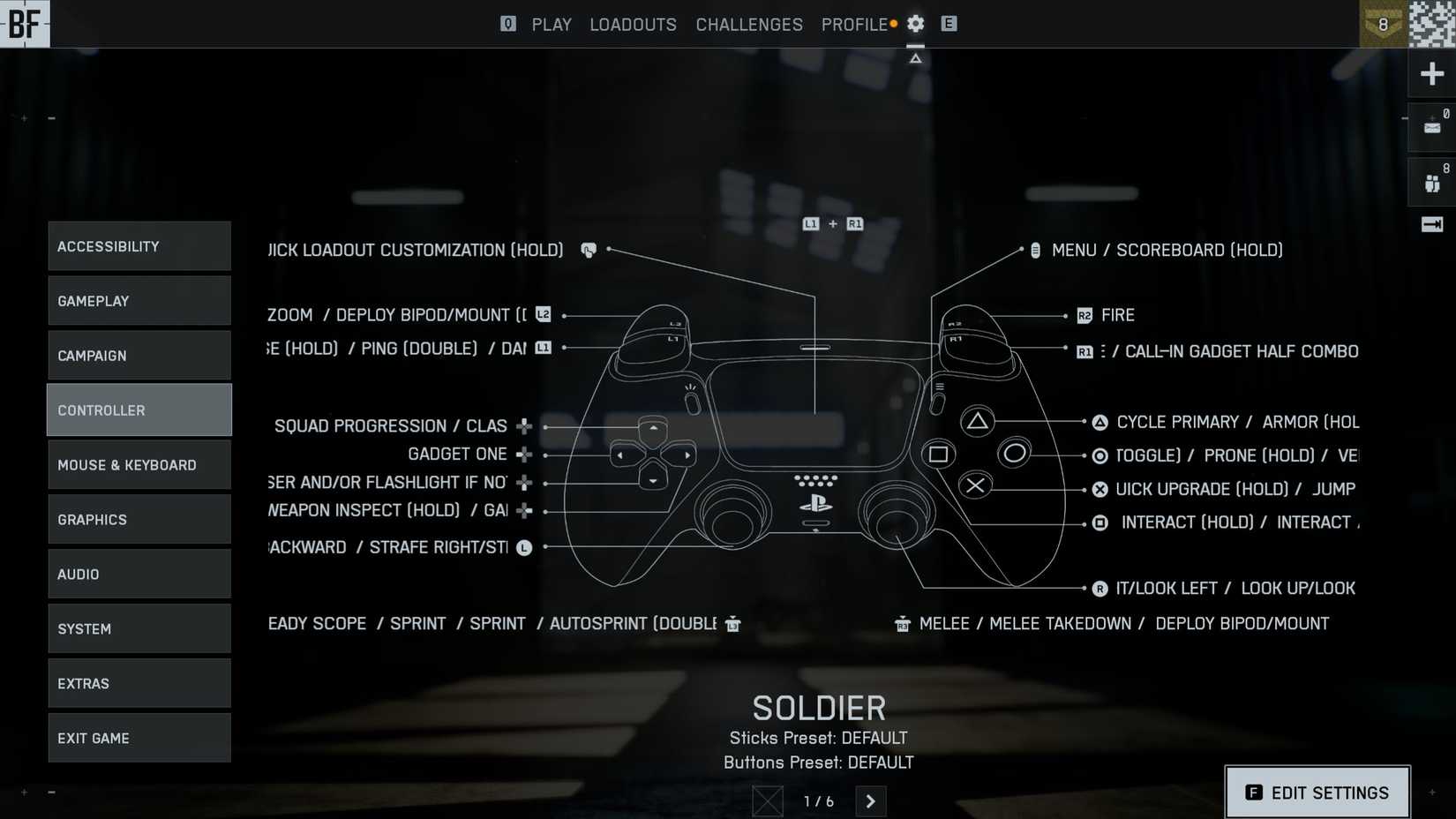Click the rank badge showing level 8
Viewport: 1456px width, 819px height.
tap(1383, 24)
